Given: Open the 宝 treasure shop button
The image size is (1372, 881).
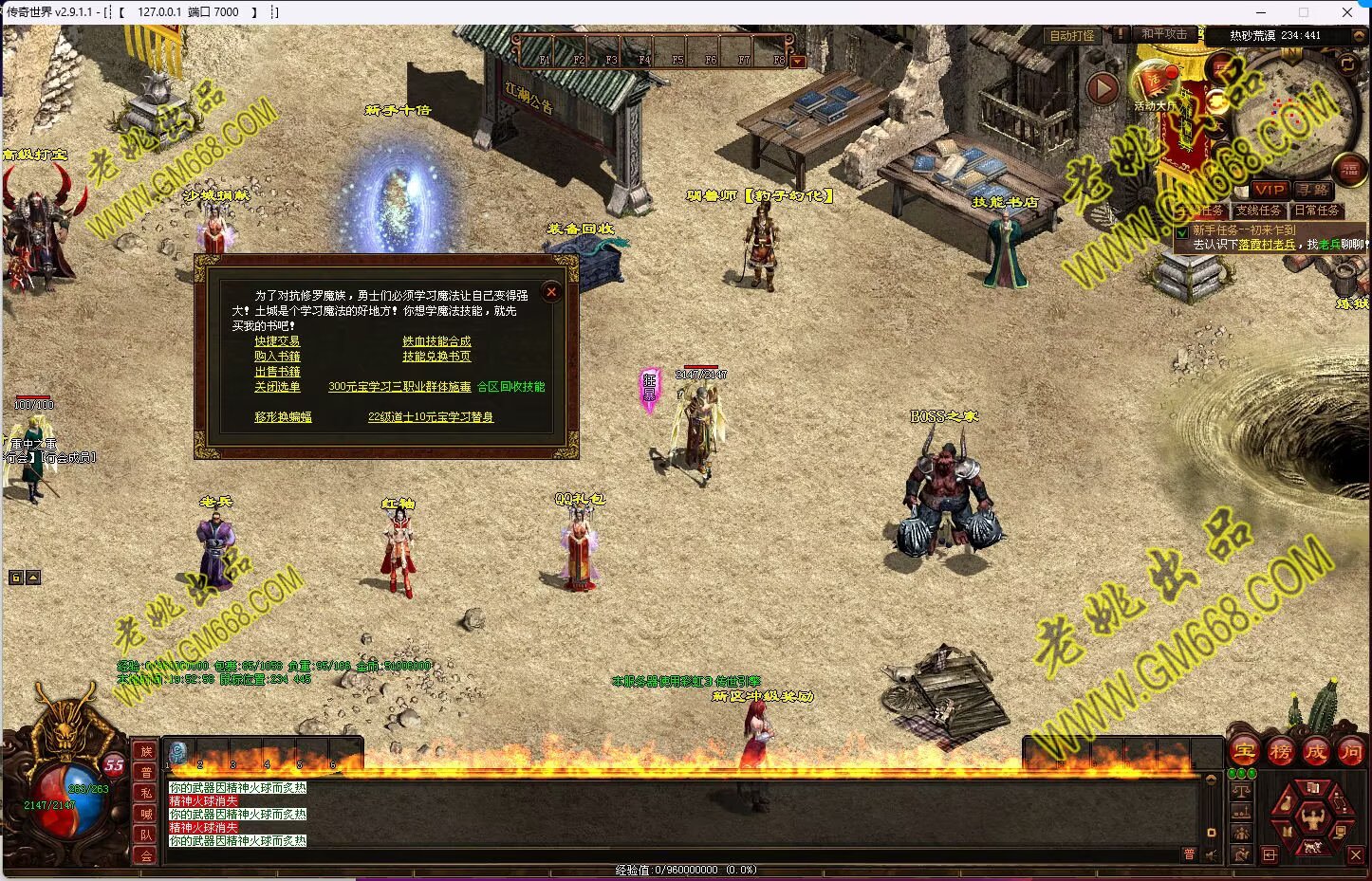Looking at the screenshot, I should (1244, 752).
